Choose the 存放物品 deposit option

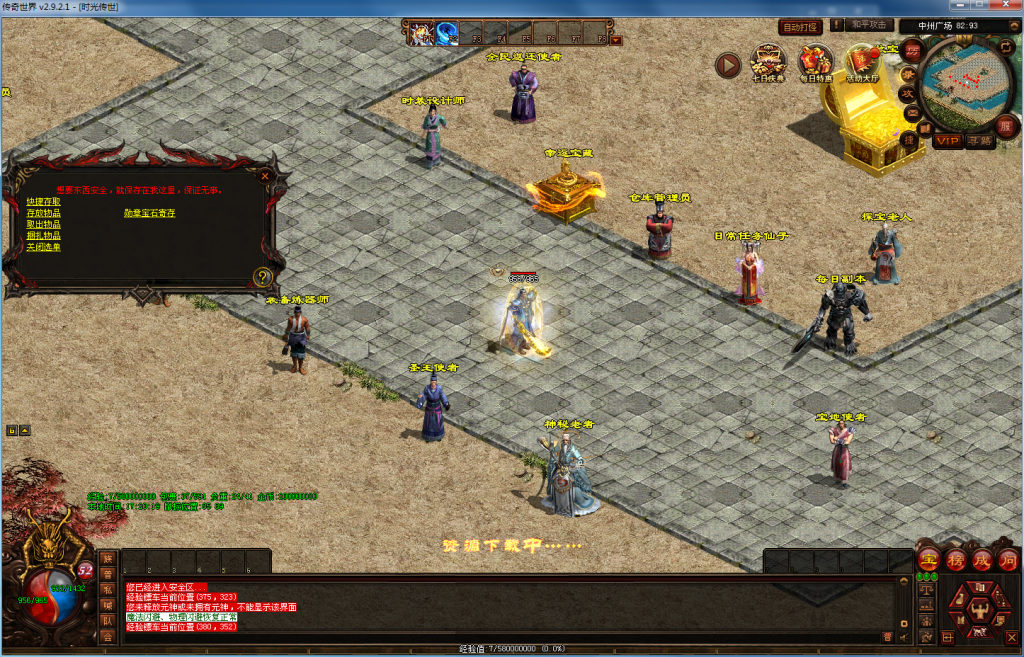(43, 213)
